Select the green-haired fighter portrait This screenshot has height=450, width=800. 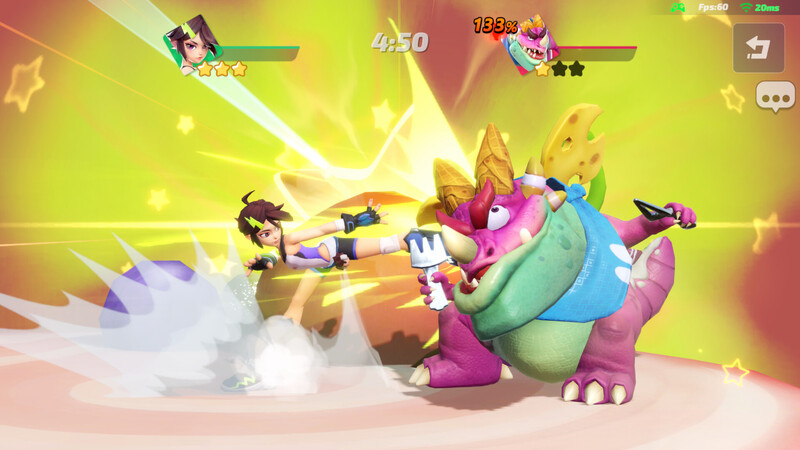(x=191, y=45)
